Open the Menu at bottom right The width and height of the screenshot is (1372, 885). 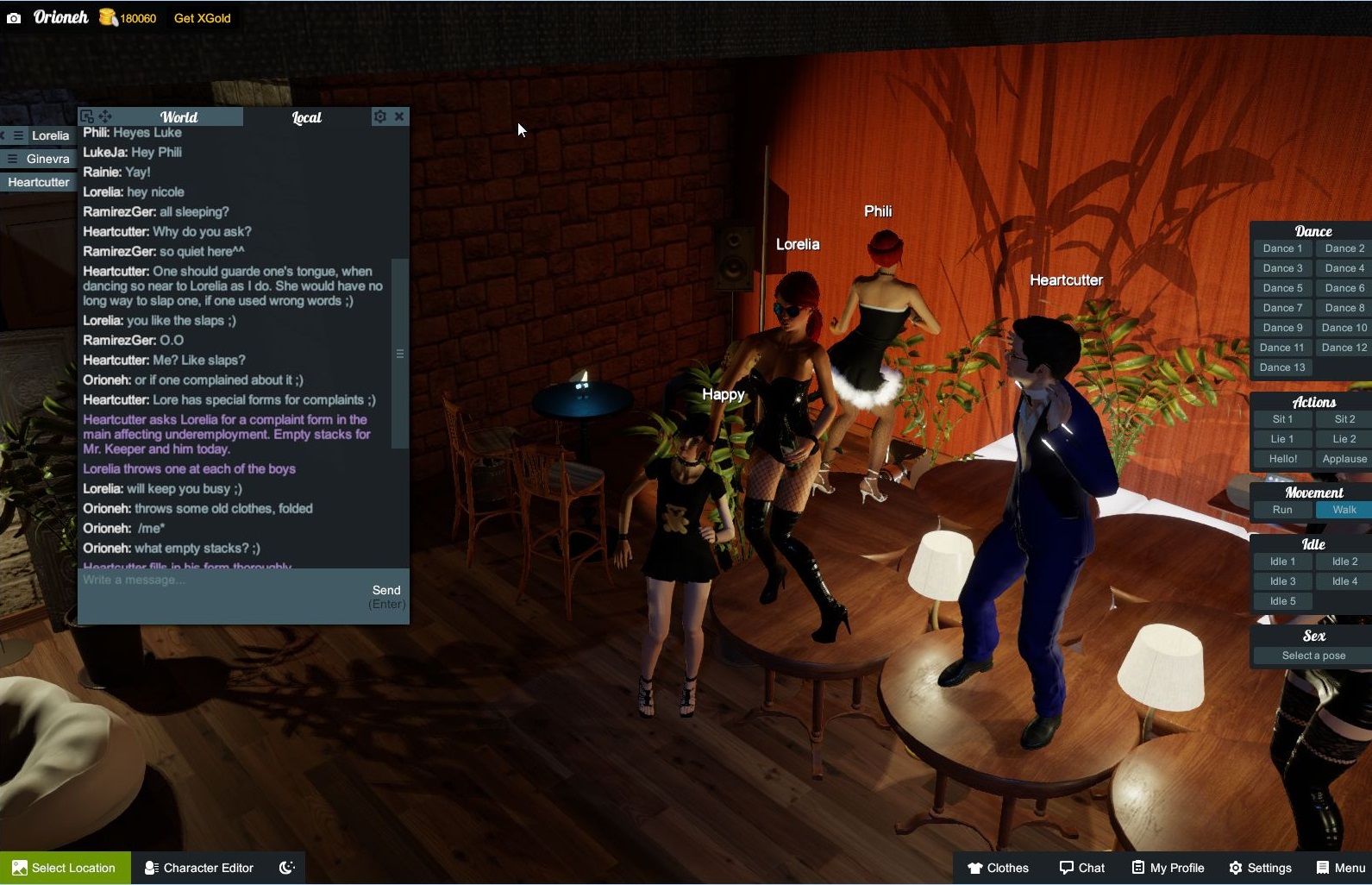[x=1324, y=868]
